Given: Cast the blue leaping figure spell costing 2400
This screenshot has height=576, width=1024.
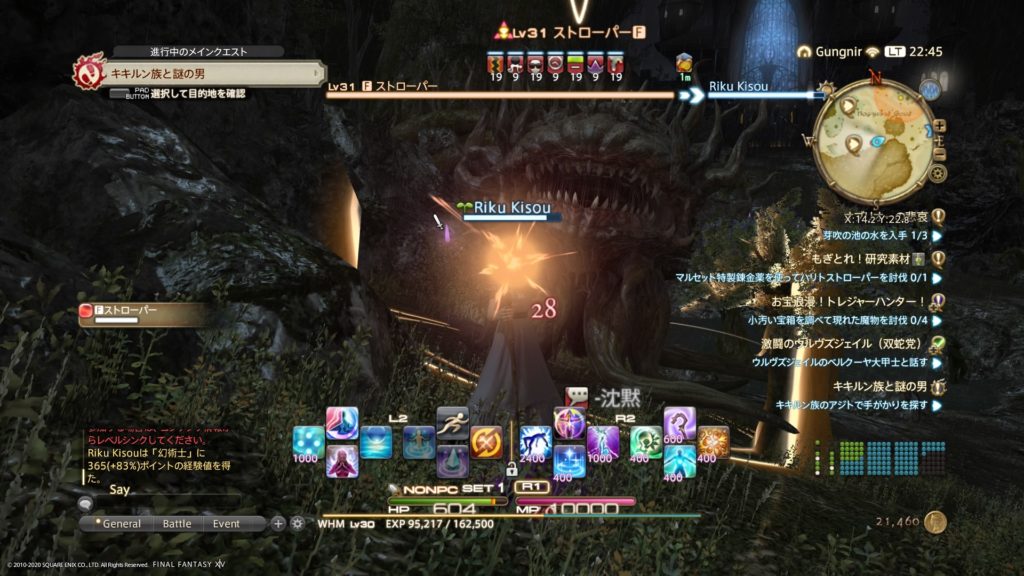Looking at the screenshot, I should 535,441.
